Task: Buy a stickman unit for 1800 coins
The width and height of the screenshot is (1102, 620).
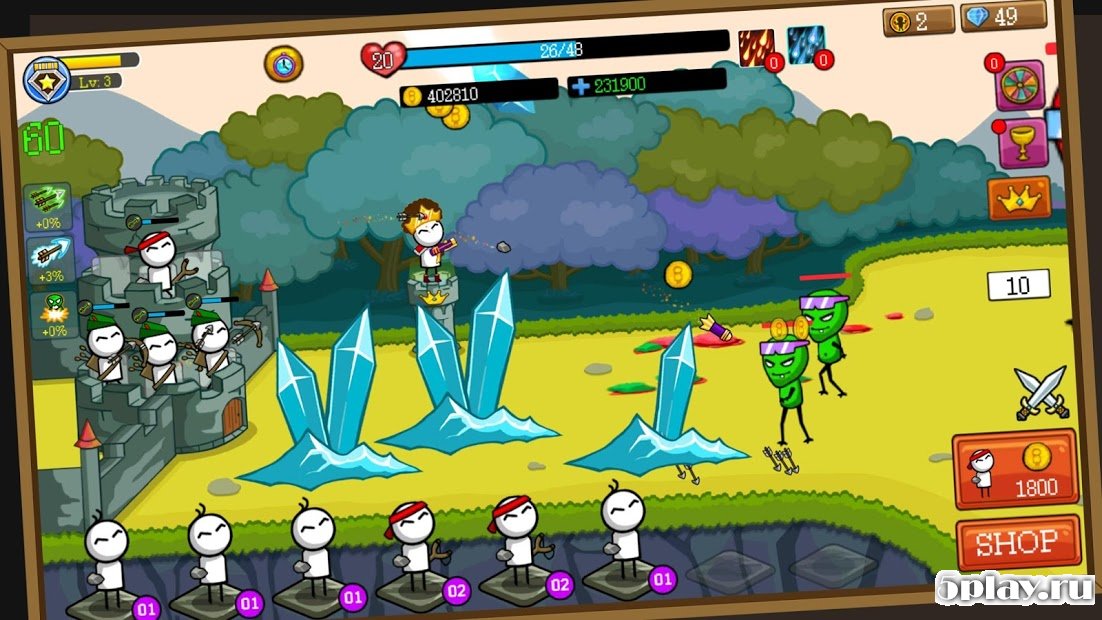Action: [x=1015, y=469]
